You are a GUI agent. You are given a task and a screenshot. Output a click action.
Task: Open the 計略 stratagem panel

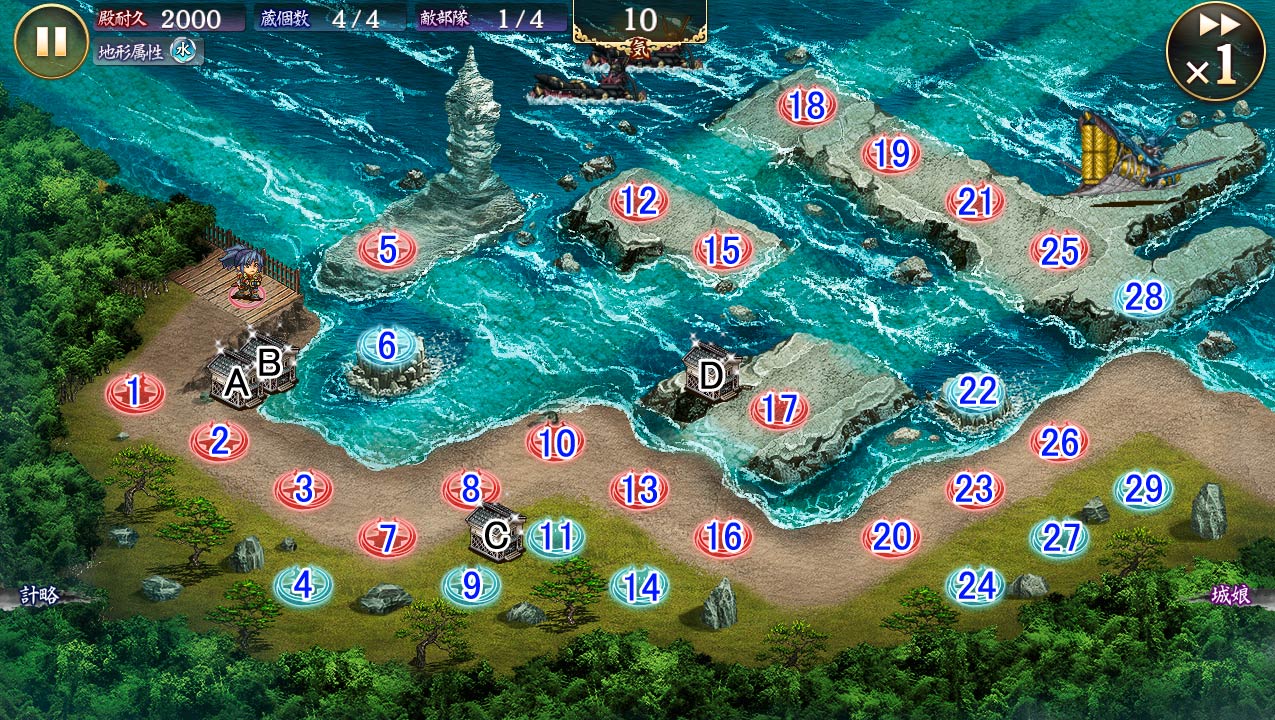[40, 596]
